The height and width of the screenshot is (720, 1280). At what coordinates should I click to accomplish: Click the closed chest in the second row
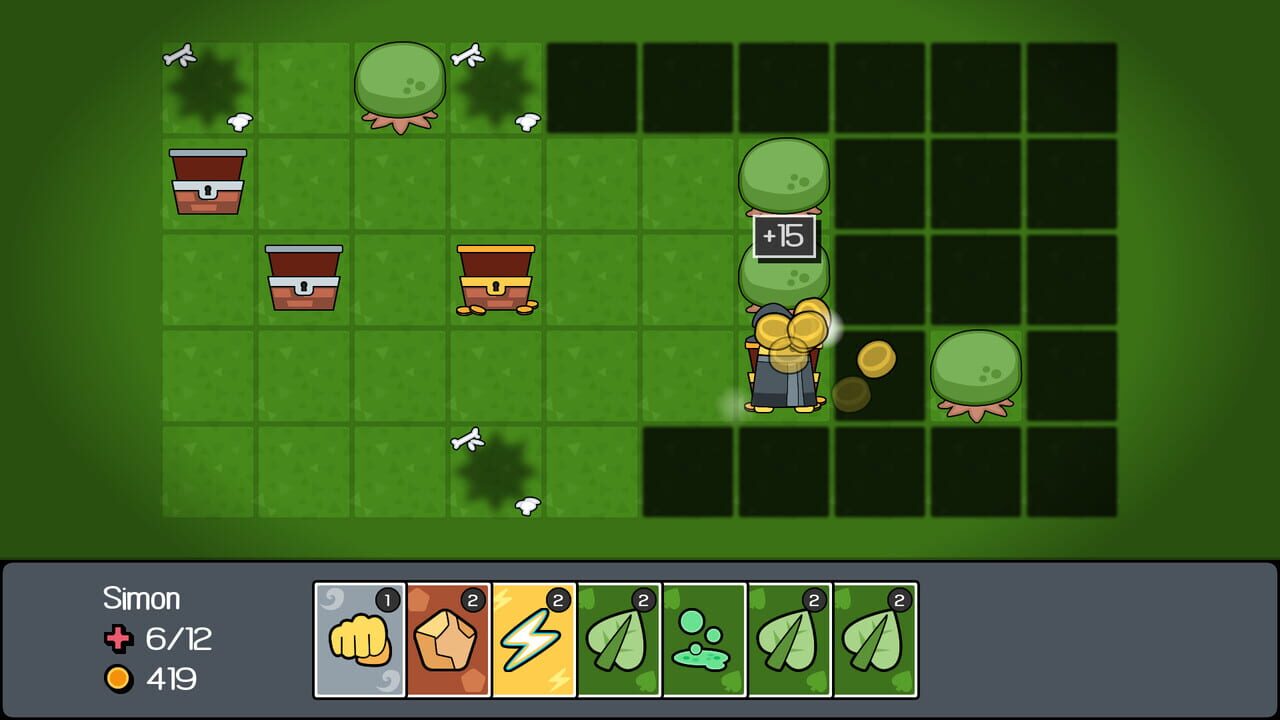pos(304,278)
